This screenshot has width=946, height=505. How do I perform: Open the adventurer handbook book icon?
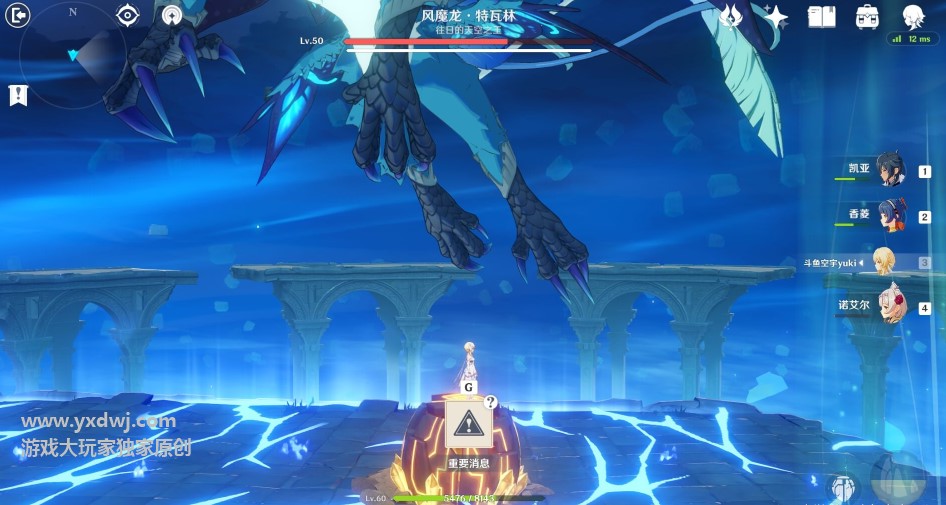coord(821,16)
